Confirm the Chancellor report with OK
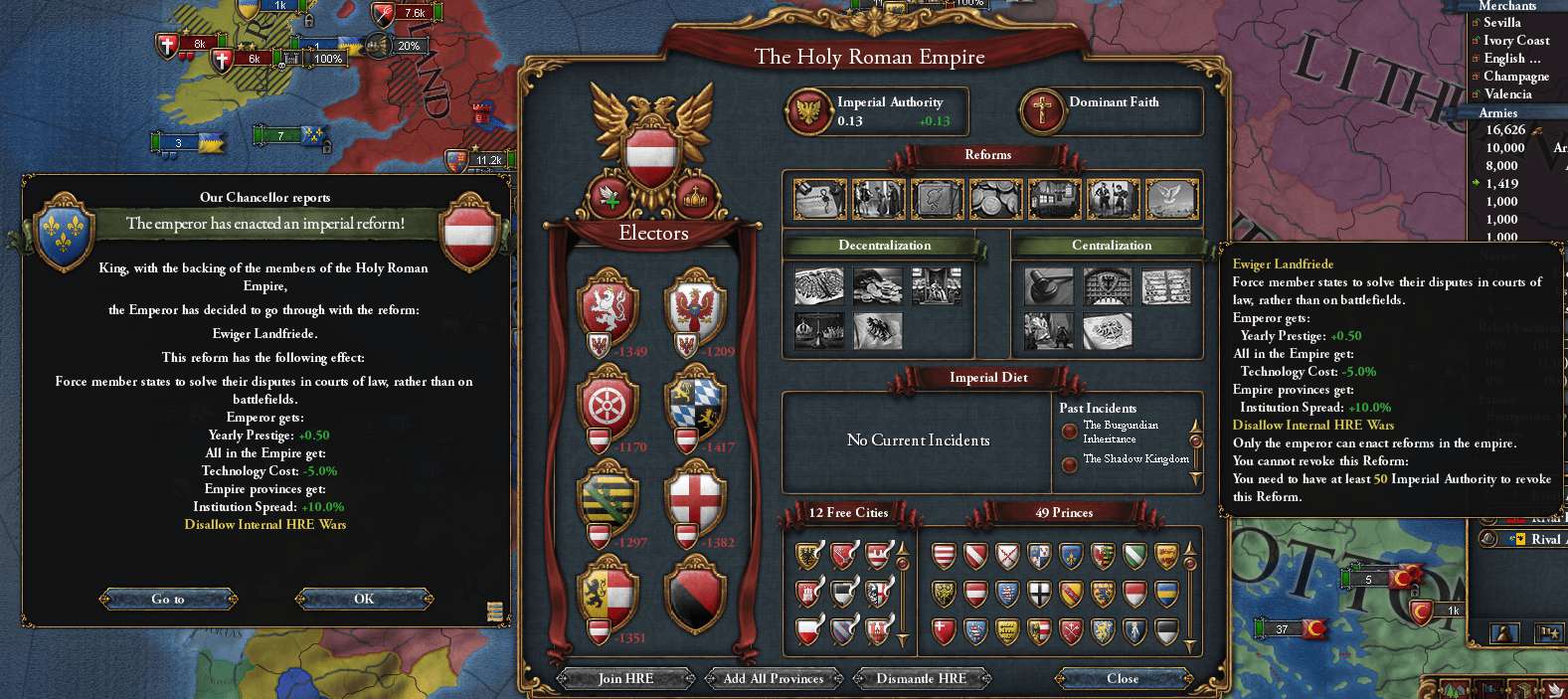 [364, 599]
